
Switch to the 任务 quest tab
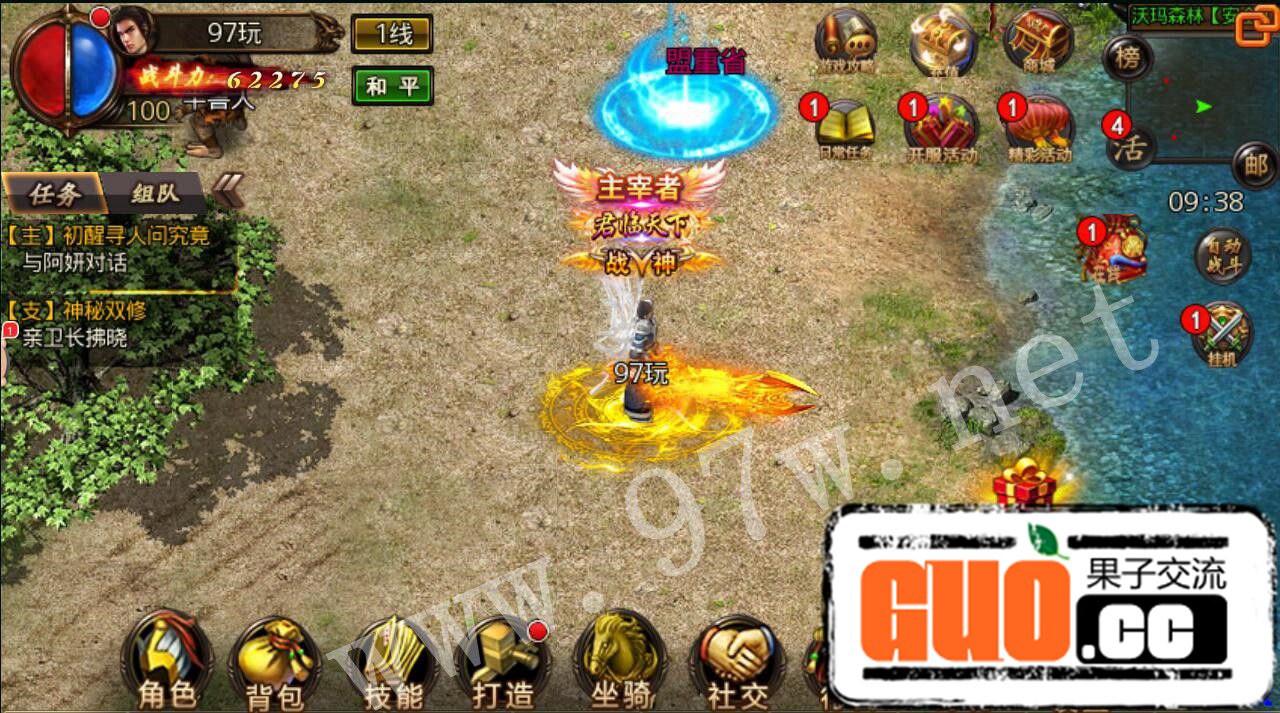point(54,194)
